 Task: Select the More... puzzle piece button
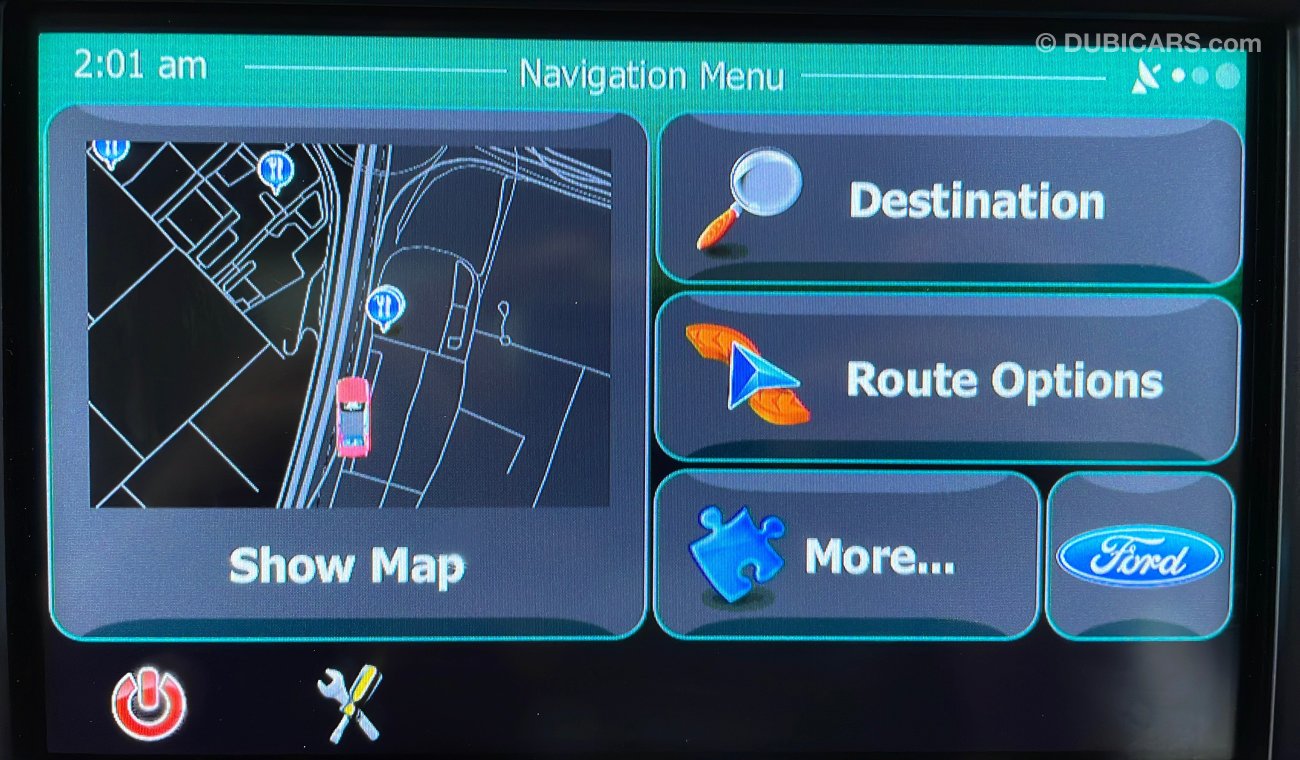[x=846, y=556]
